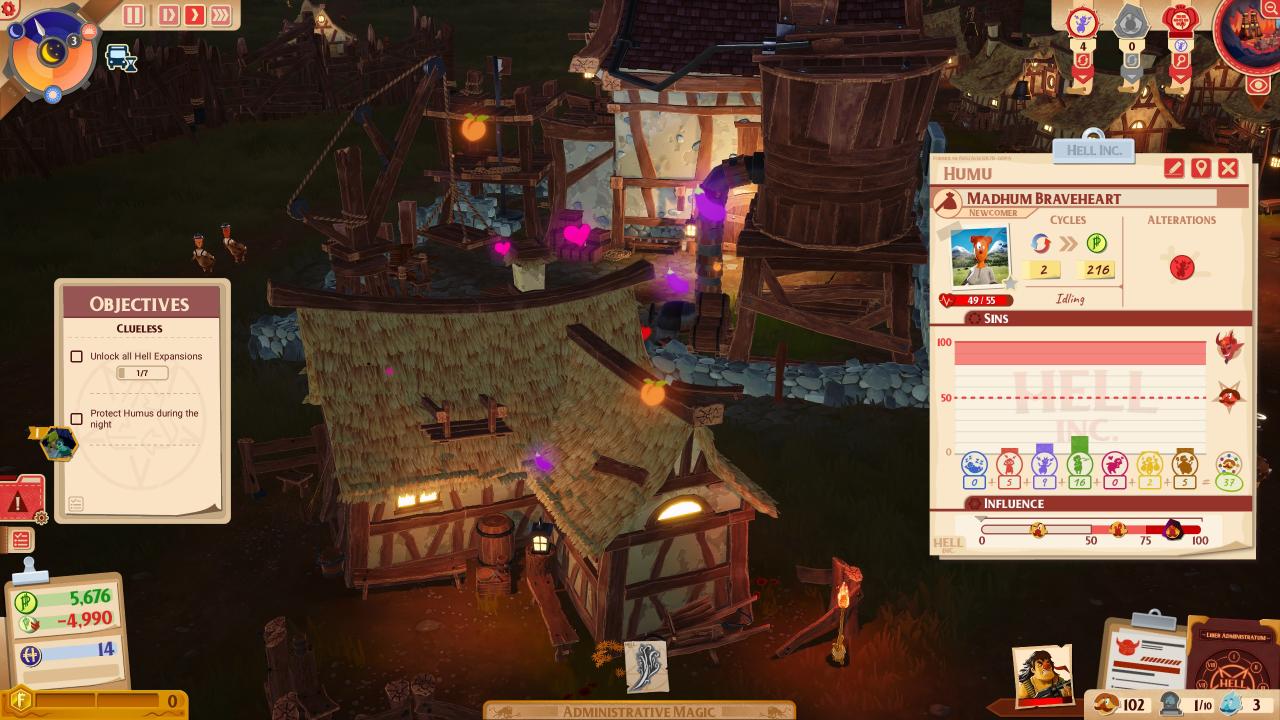Image resolution: width=1280 pixels, height=720 pixels.
Task: Toggle the eye visibility button under the minimap
Action: [1259, 84]
